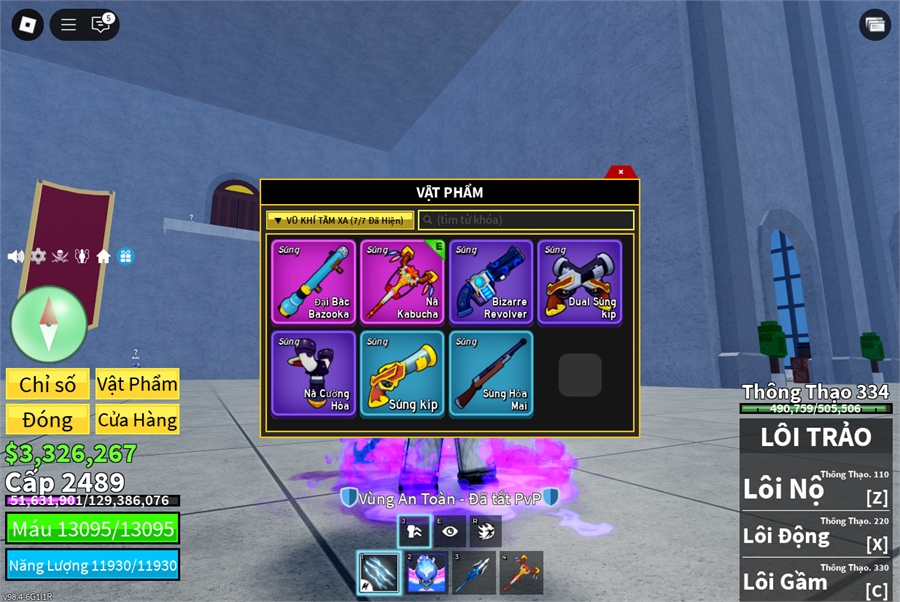Select the Nã Cường Hóa item

pyautogui.click(x=313, y=373)
